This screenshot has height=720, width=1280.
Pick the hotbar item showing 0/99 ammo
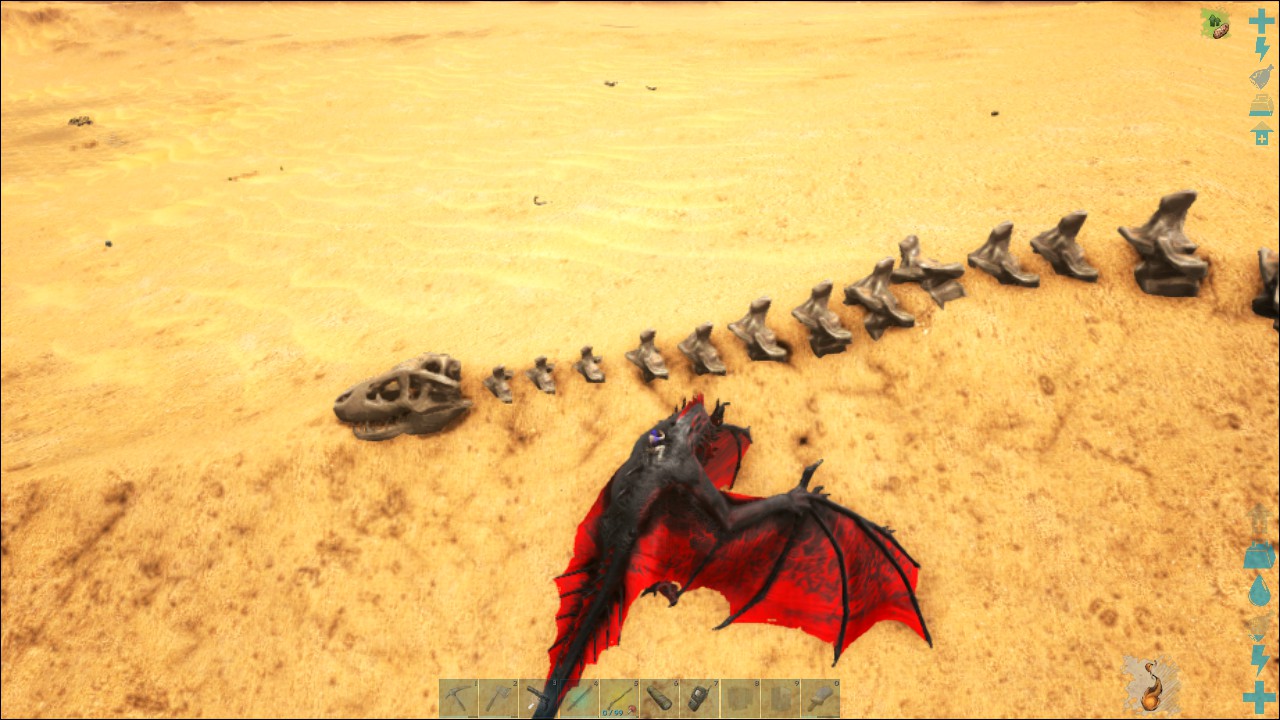click(619, 698)
